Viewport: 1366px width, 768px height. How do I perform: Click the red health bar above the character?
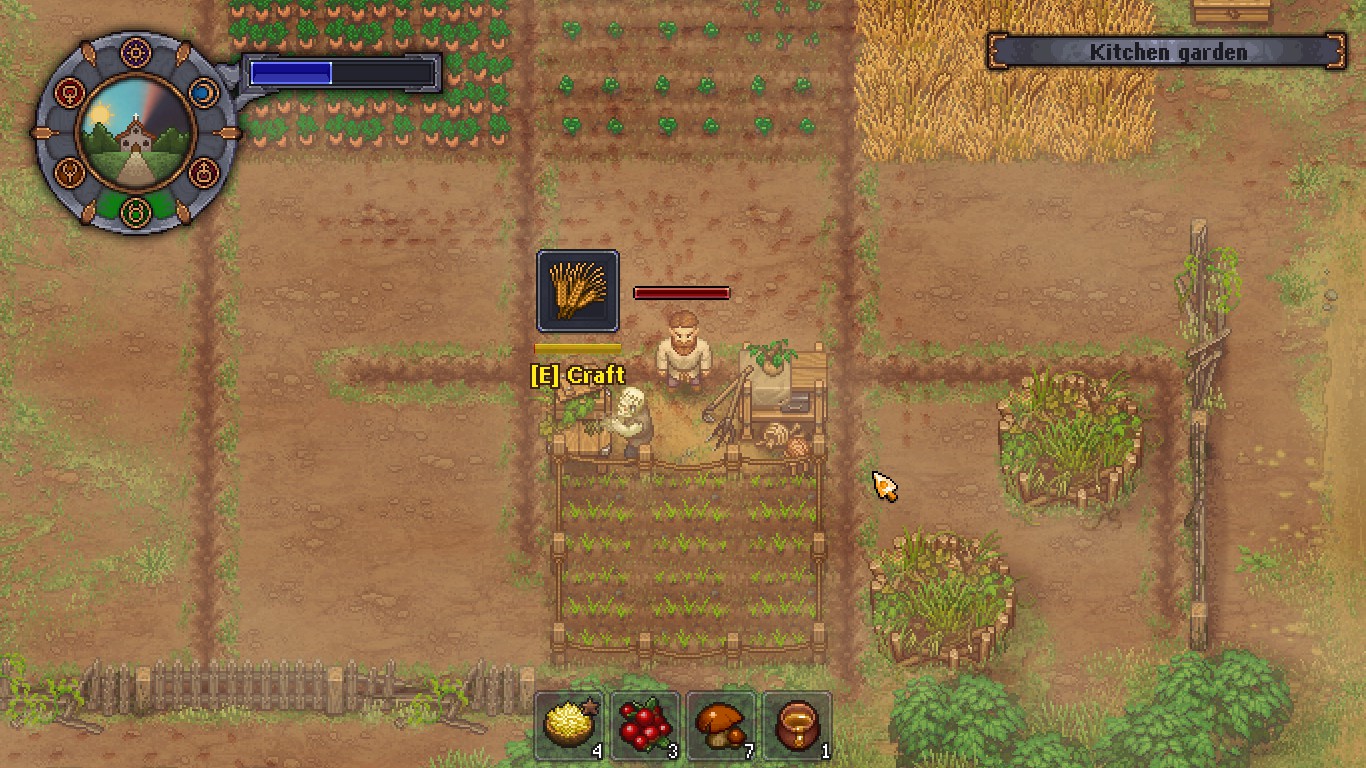[x=681, y=292]
